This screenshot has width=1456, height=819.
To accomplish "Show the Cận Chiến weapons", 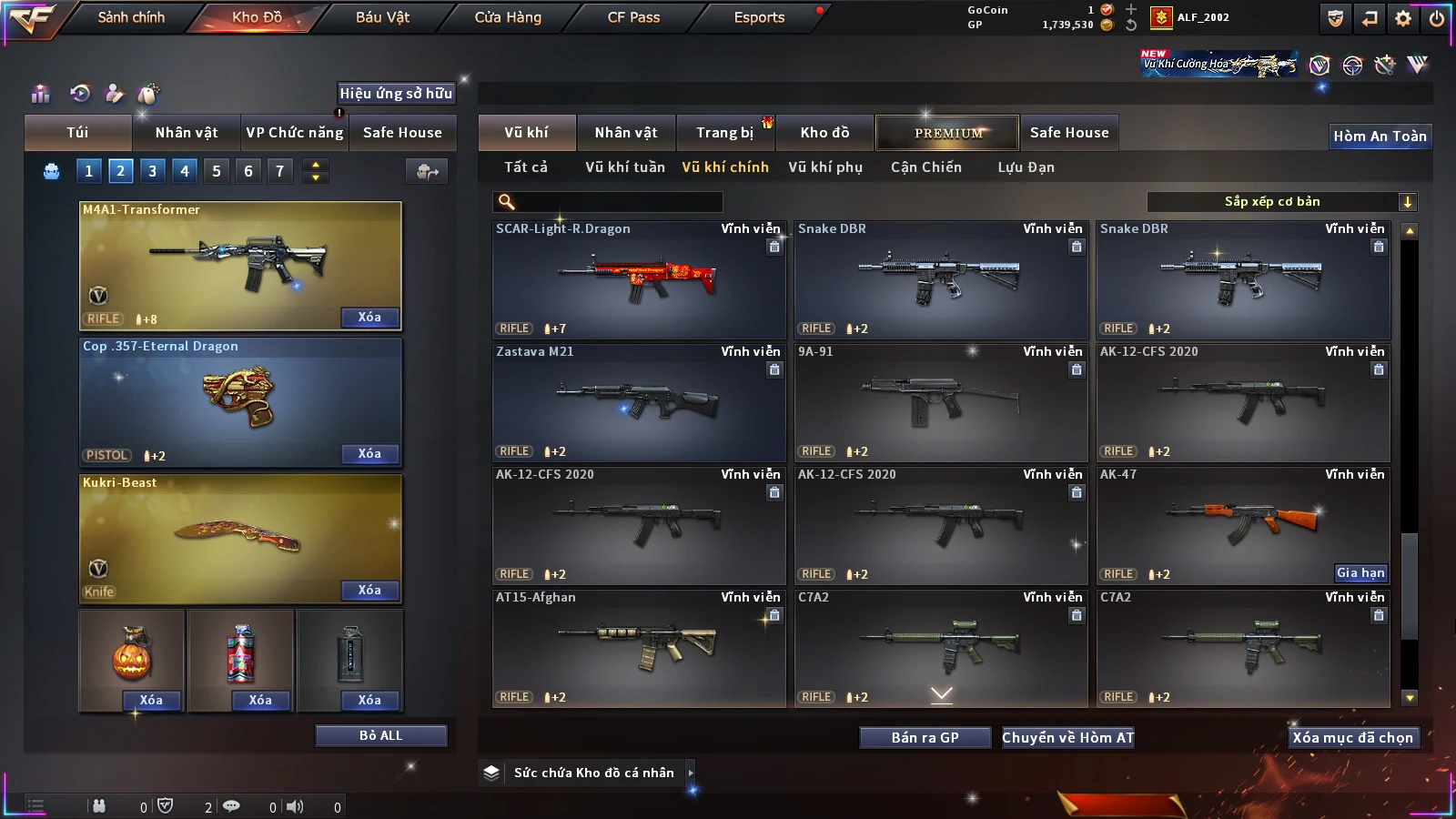I will point(925,167).
